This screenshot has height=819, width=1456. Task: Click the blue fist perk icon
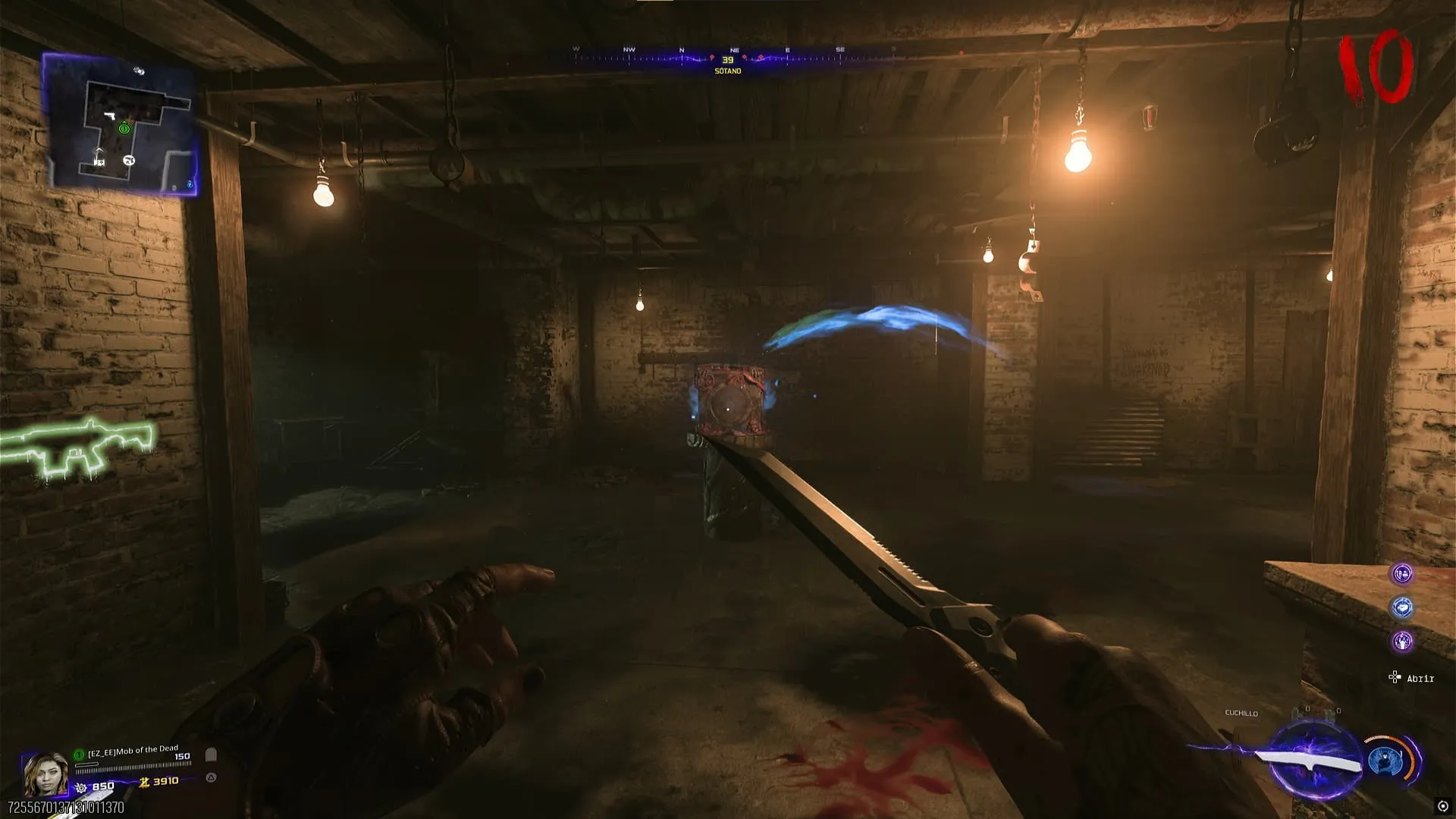1402,607
